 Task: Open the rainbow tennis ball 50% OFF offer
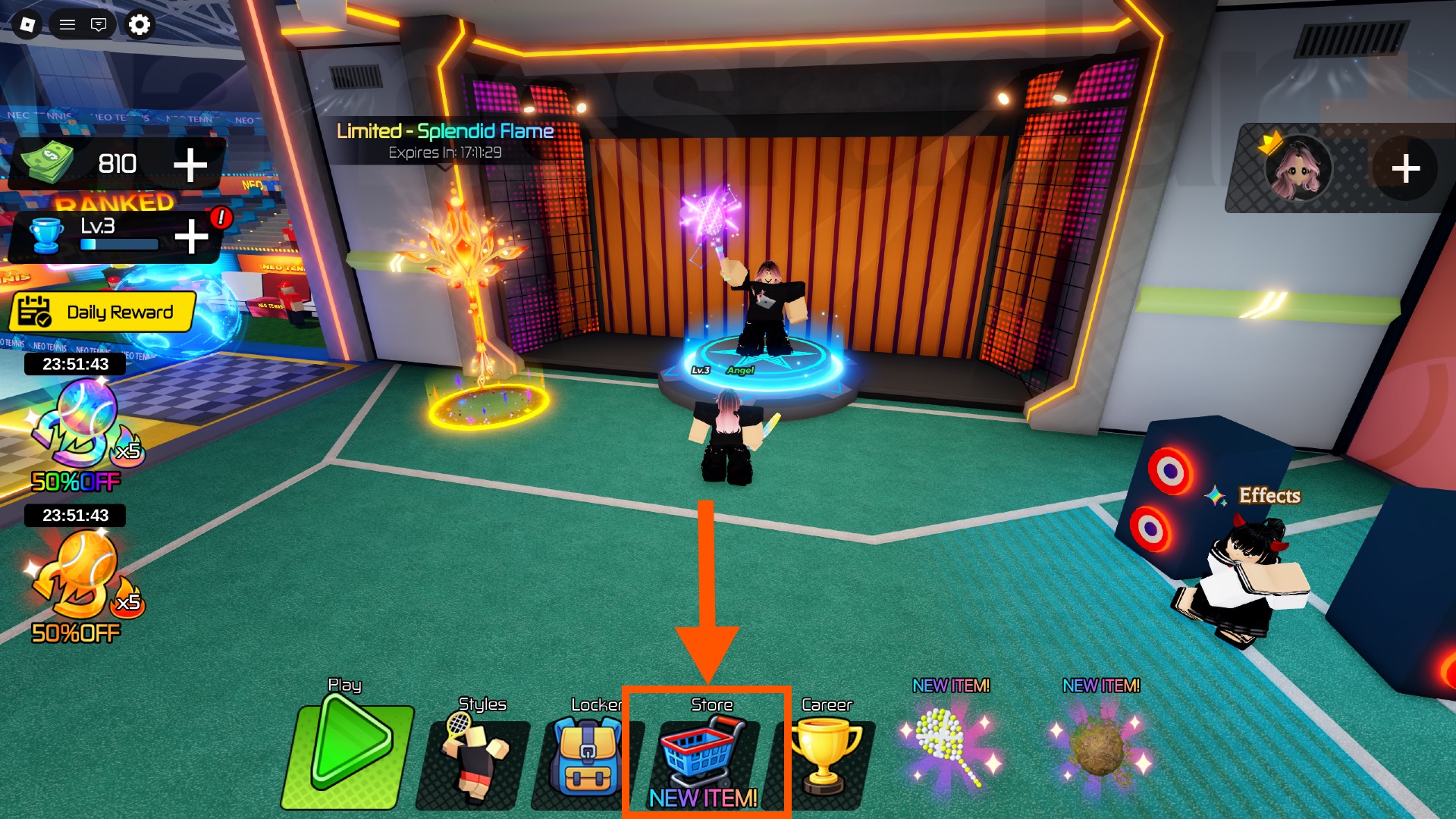point(72,432)
